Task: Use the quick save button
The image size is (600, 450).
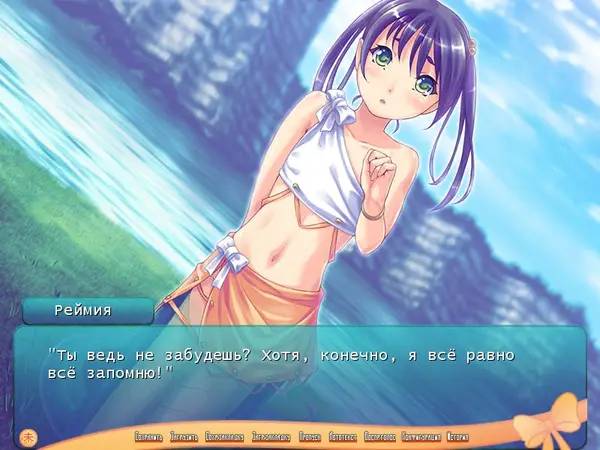Action: [x=226, y=437]
